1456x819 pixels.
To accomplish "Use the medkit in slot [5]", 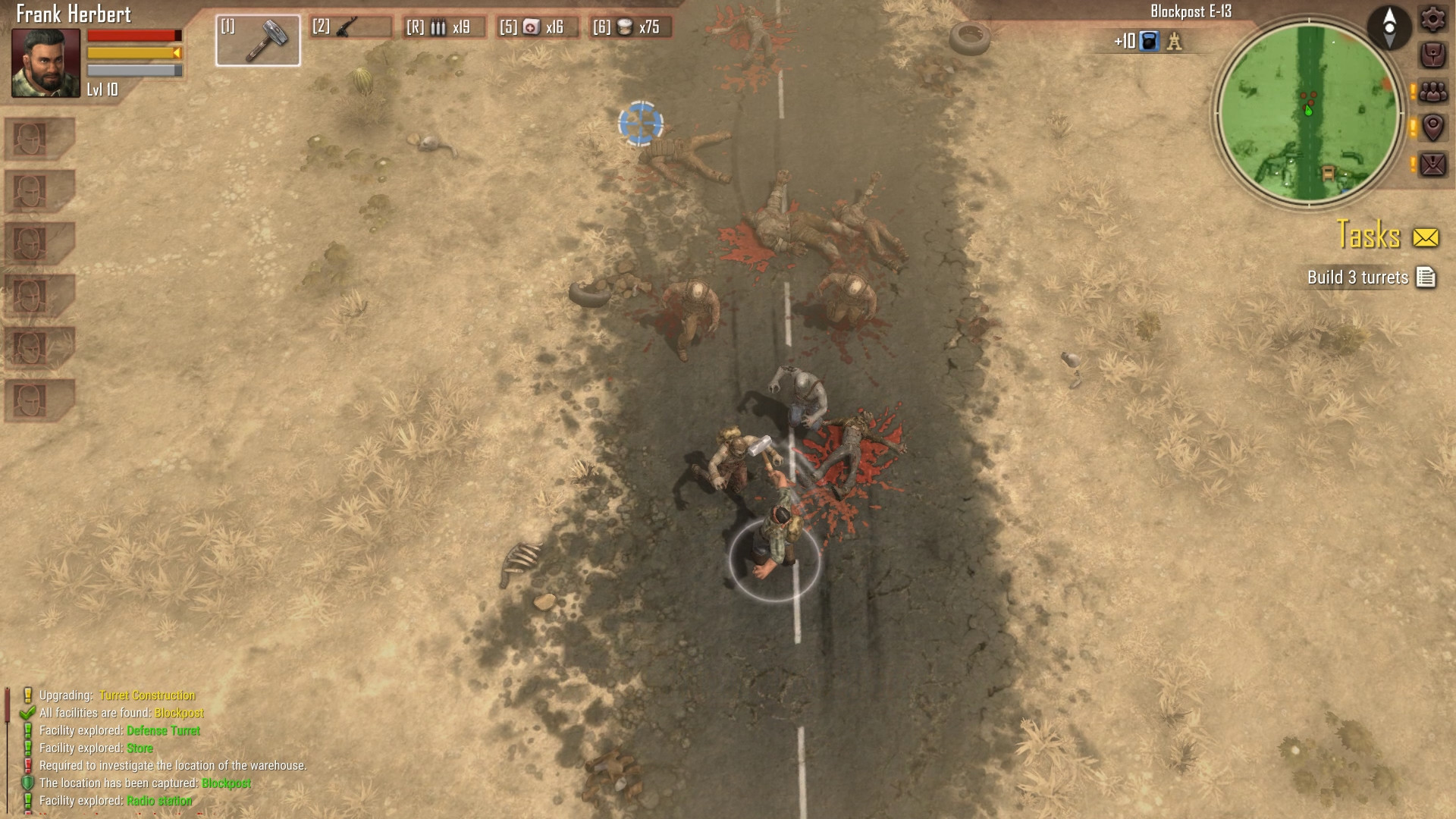I will (x=534, y=28).
